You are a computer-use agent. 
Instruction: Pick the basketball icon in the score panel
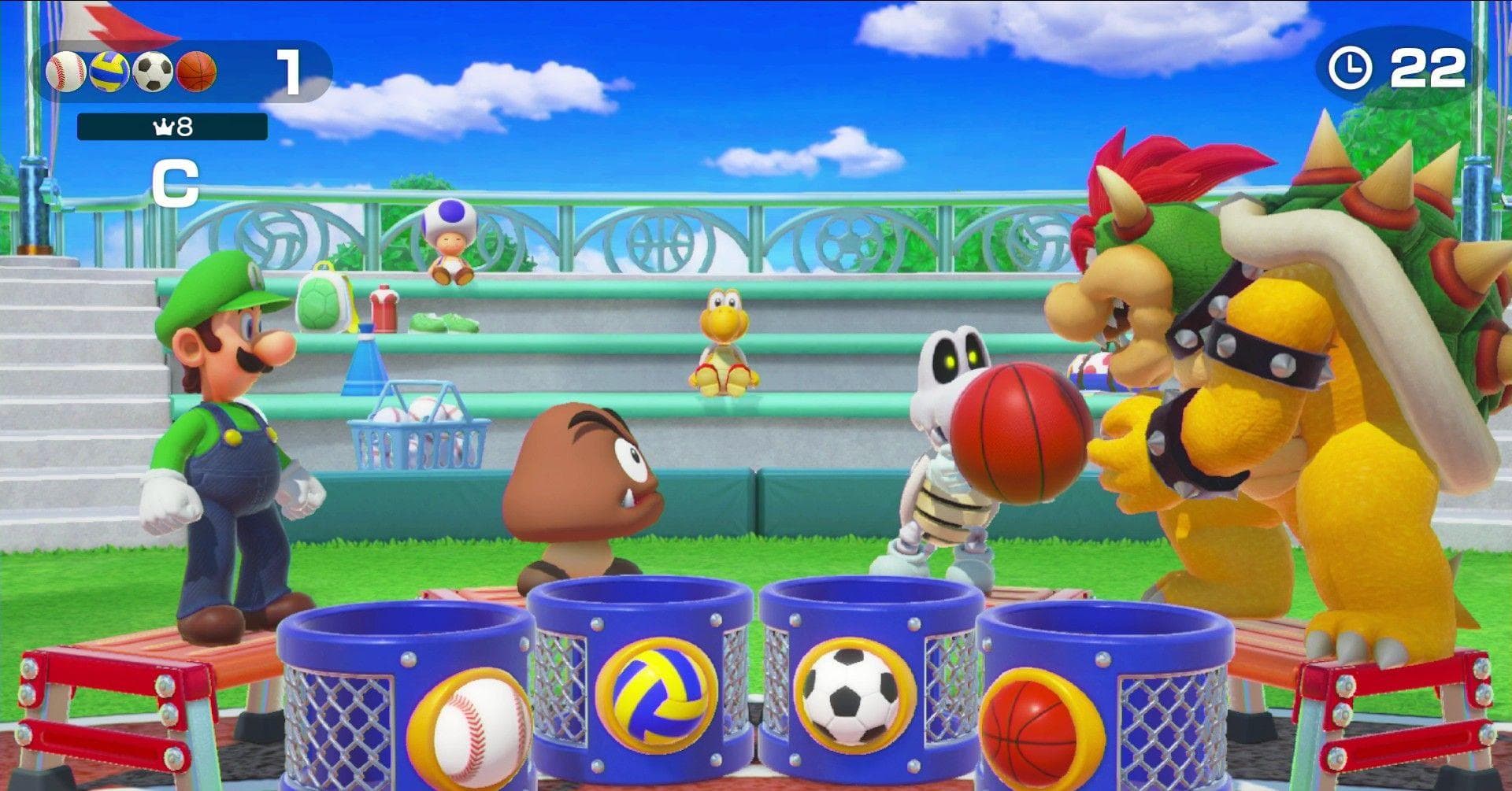pos(196,72)
